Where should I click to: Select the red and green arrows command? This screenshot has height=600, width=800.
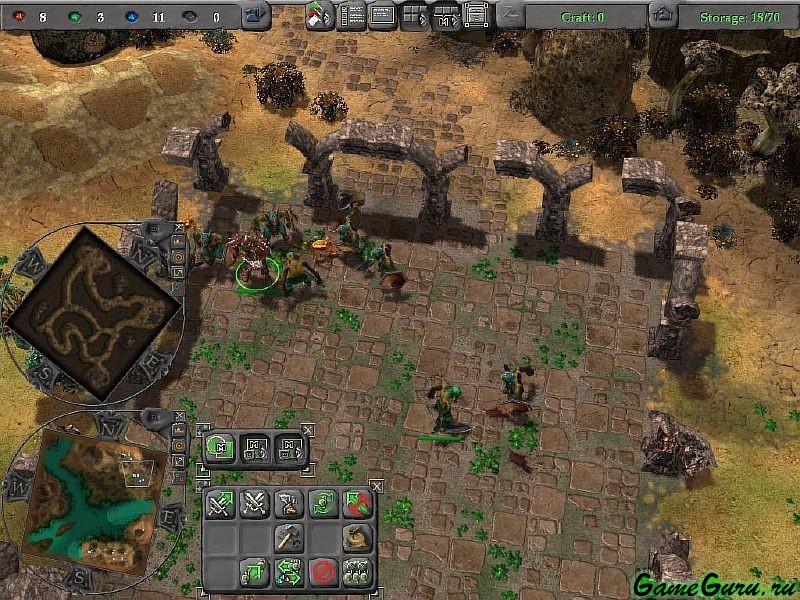click(x=357, y=505)
